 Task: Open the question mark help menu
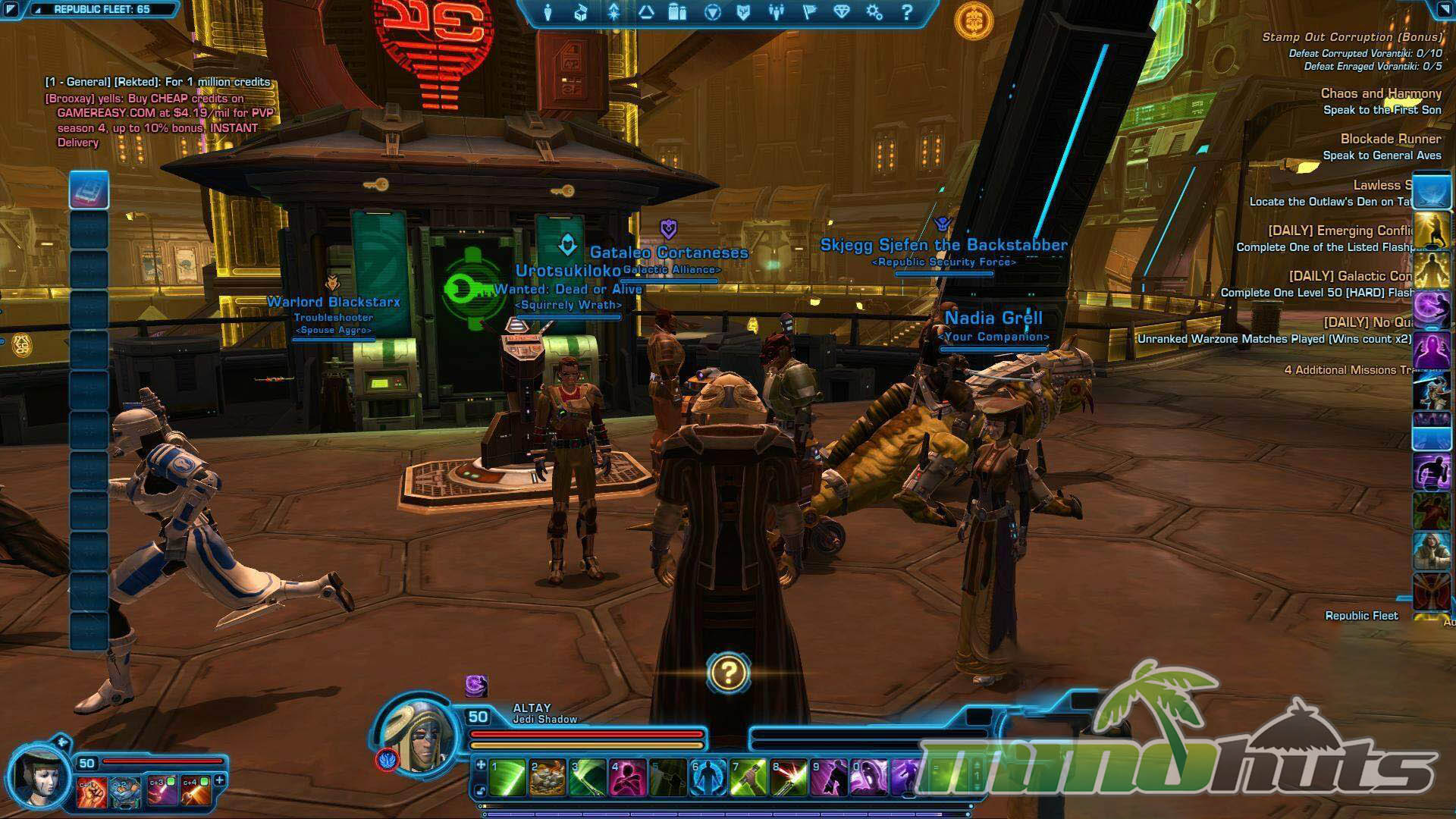[x=907, y=13]
